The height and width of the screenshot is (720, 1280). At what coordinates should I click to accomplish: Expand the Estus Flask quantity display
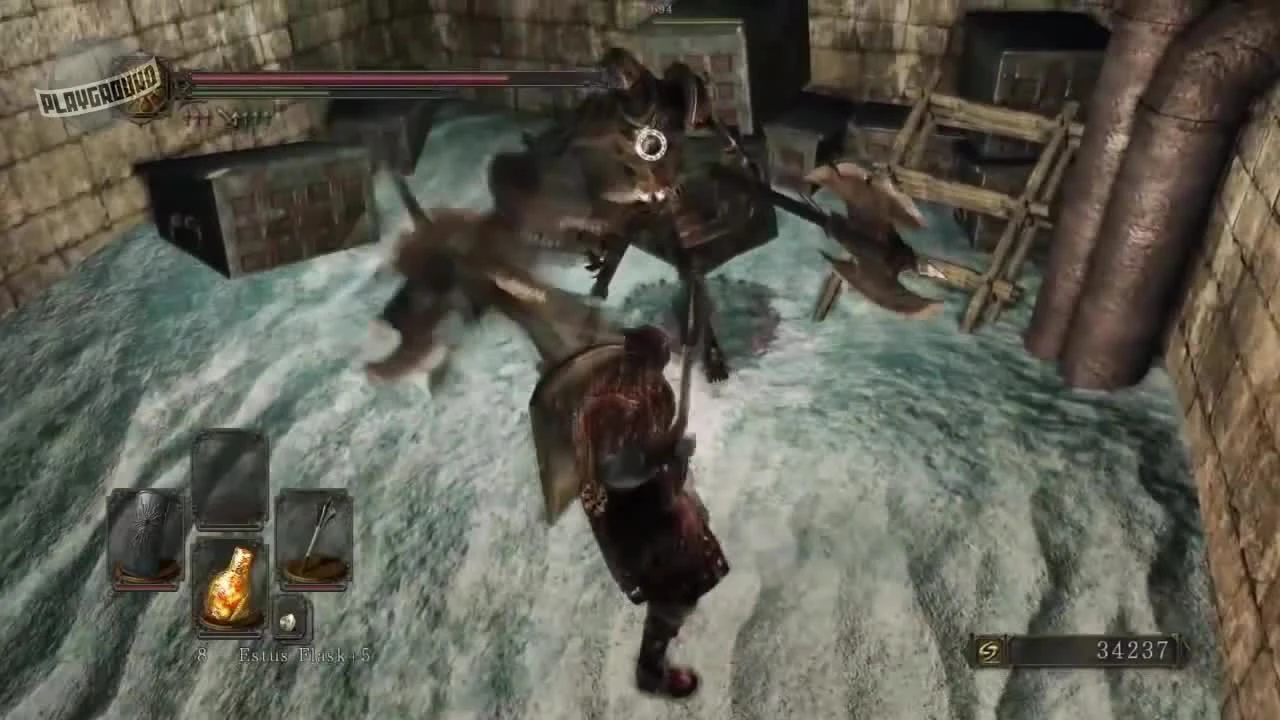(200, 657)
